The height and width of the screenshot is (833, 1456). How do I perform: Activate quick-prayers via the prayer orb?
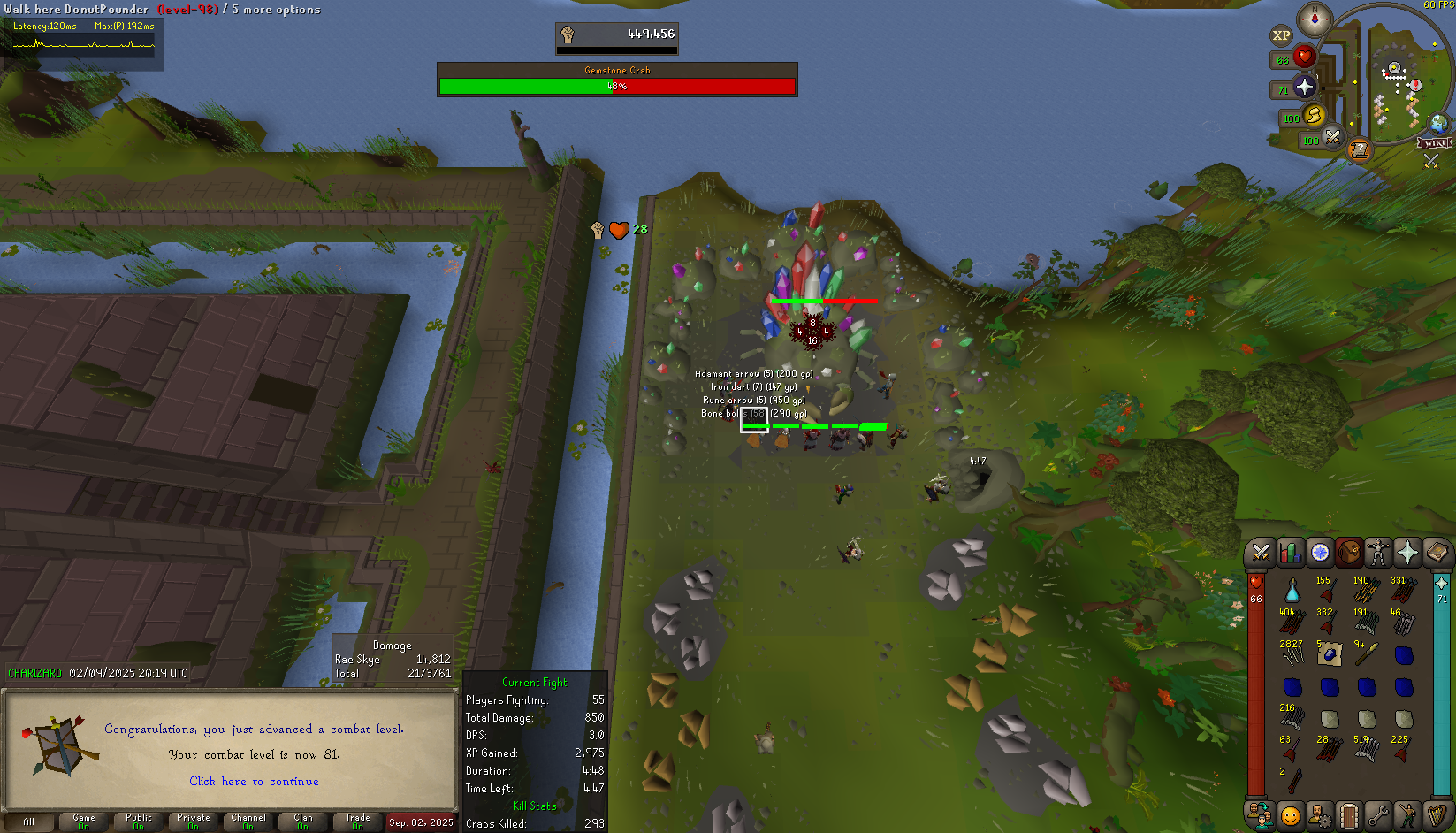(1305, 87)
